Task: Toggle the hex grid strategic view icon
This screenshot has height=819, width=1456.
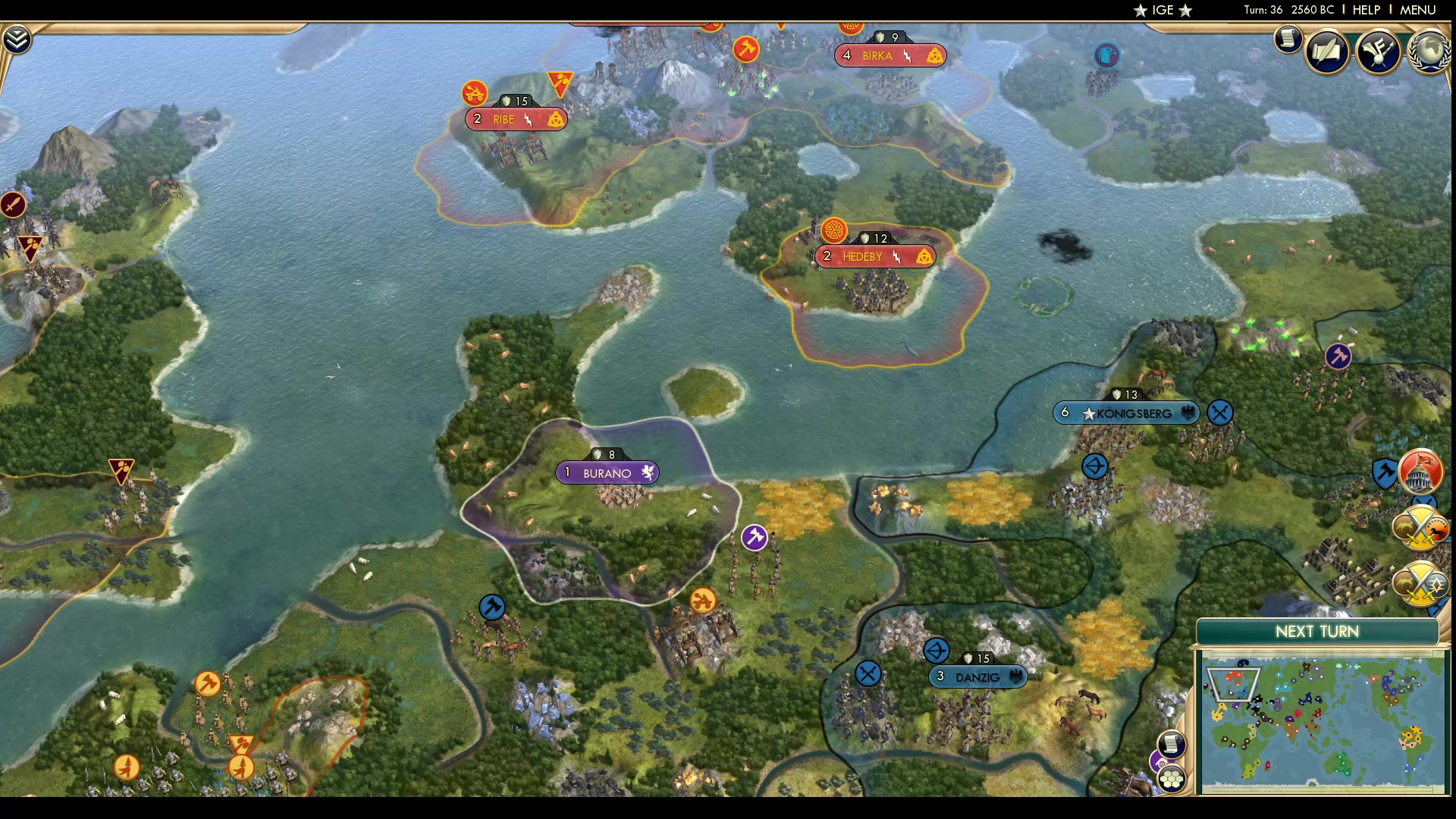Action: [1172, 778]
